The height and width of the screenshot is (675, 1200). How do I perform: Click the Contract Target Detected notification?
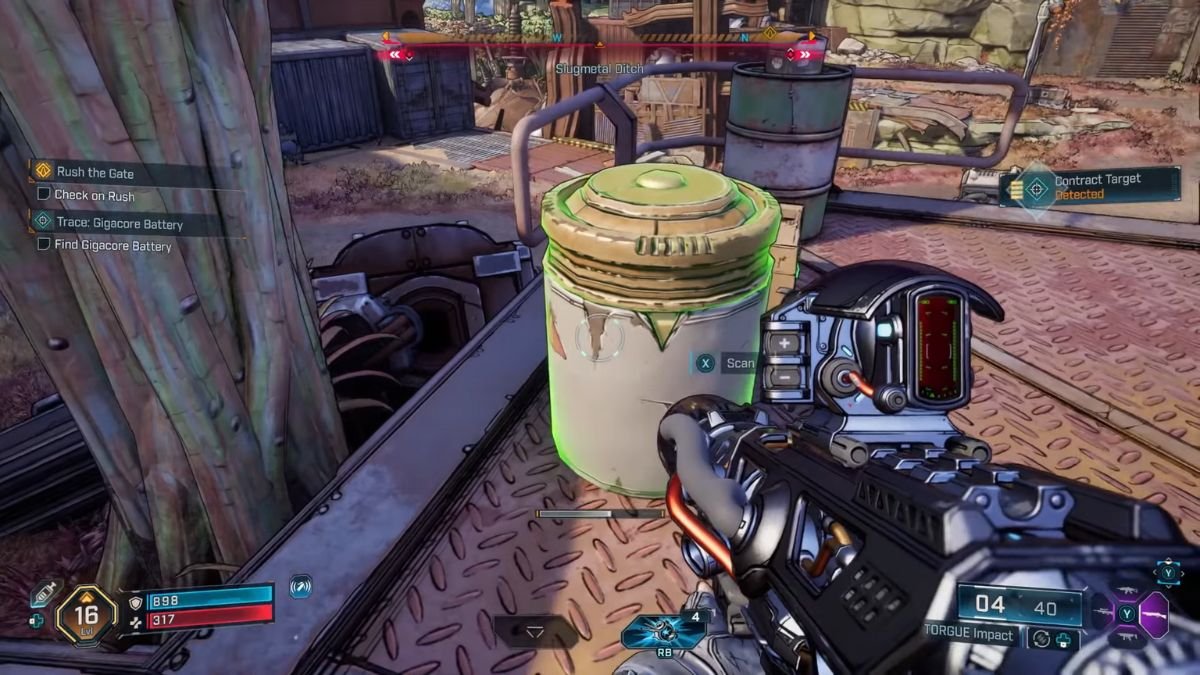click(x=1092, y=187)
